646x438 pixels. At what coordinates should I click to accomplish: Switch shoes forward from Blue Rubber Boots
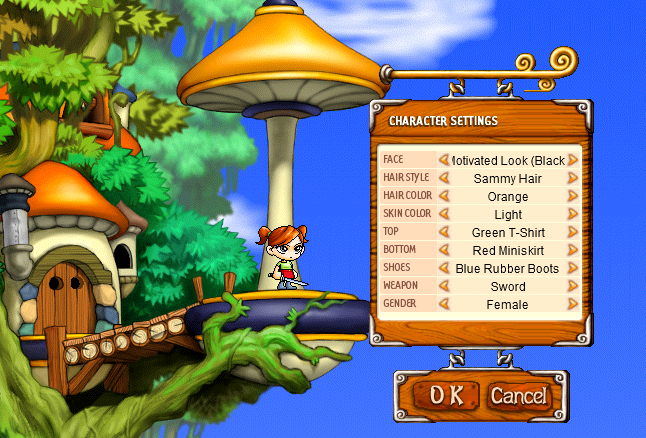click(x=573, y=268)
